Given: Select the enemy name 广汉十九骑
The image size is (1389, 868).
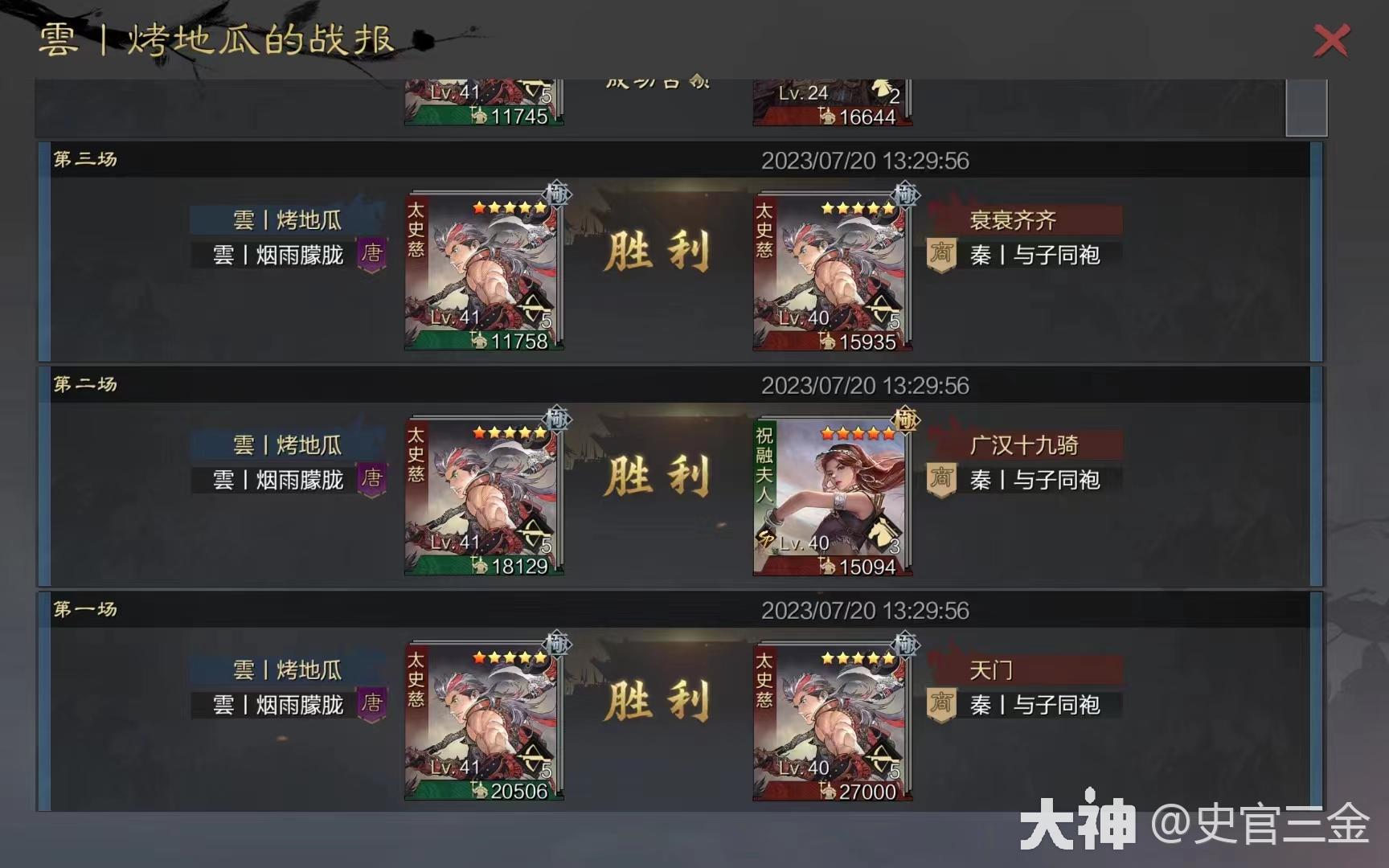Looking at the screenshot, I should [1023, 445].
